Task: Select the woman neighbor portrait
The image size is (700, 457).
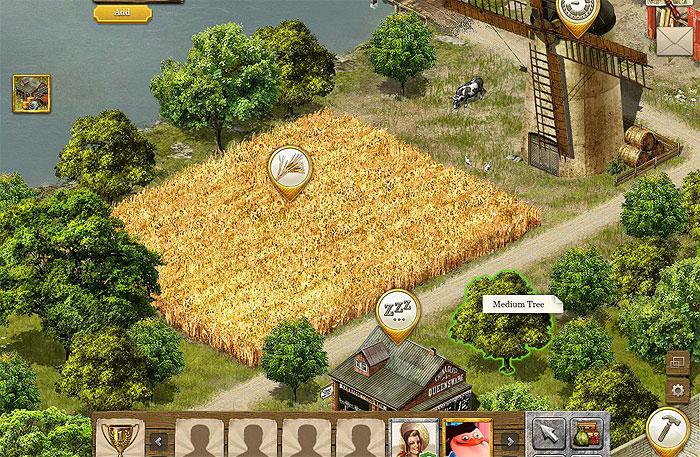Action: tap(412, 439)
